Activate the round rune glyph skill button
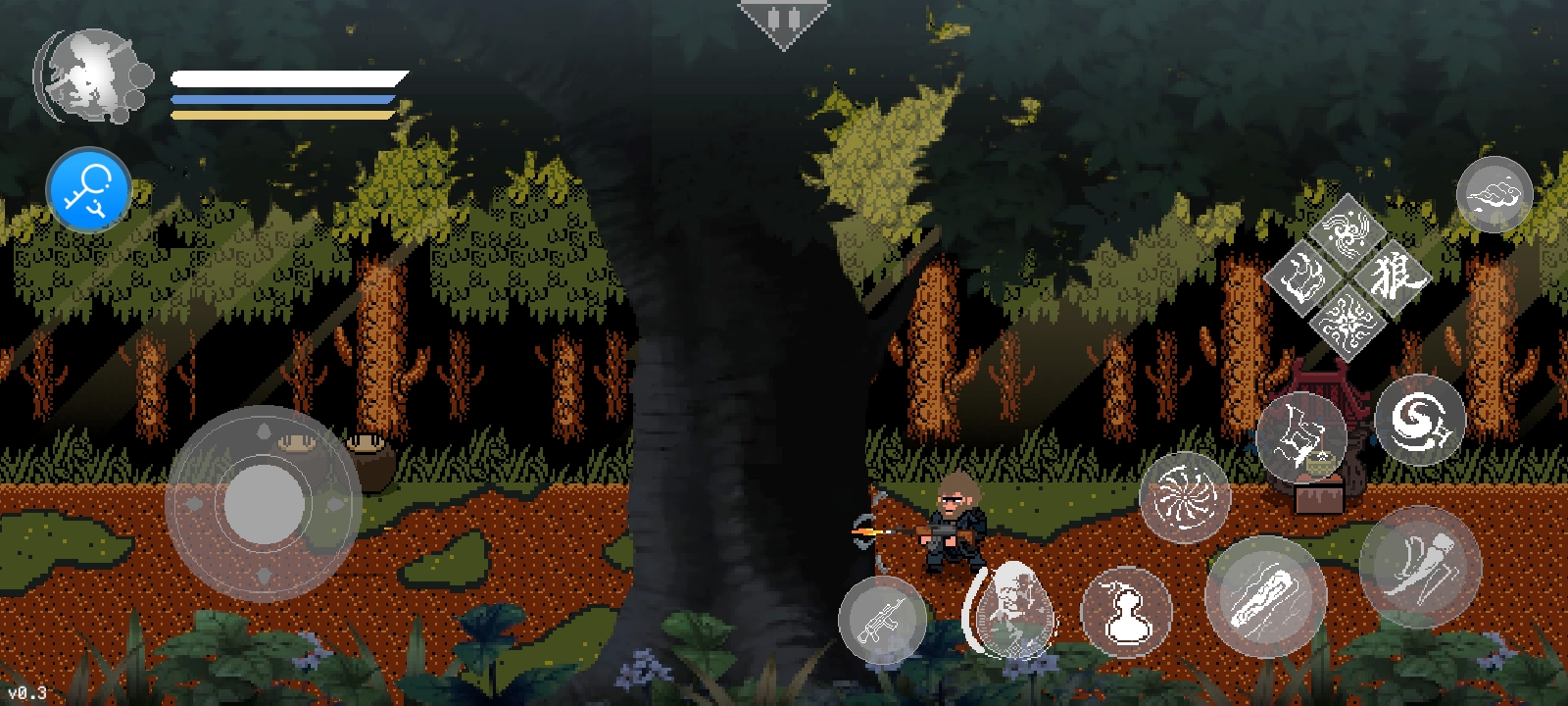 (1300, 436)
